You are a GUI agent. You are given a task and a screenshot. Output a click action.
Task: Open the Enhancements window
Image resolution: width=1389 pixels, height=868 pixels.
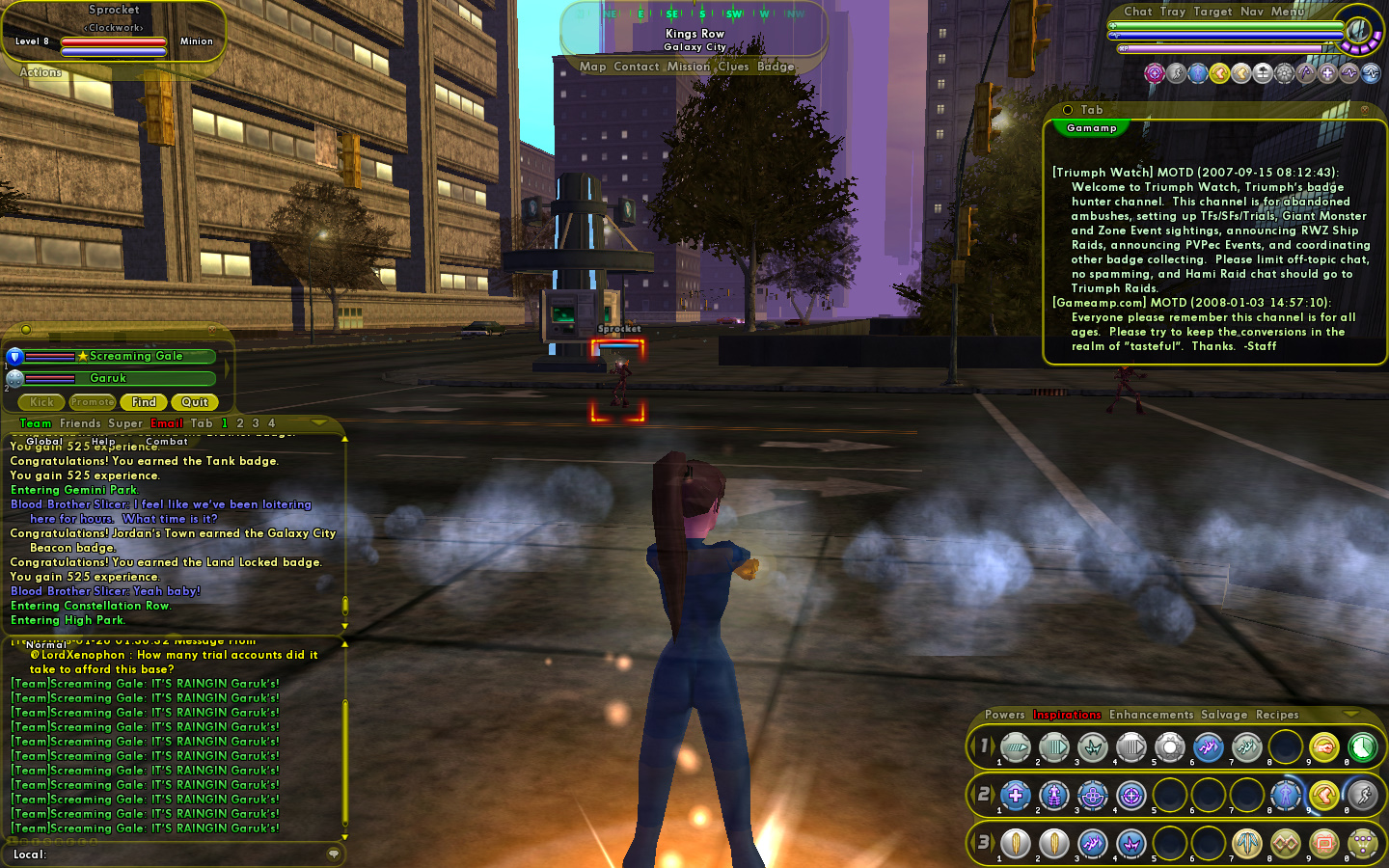pyautogui.click(x=1151, y=715)
